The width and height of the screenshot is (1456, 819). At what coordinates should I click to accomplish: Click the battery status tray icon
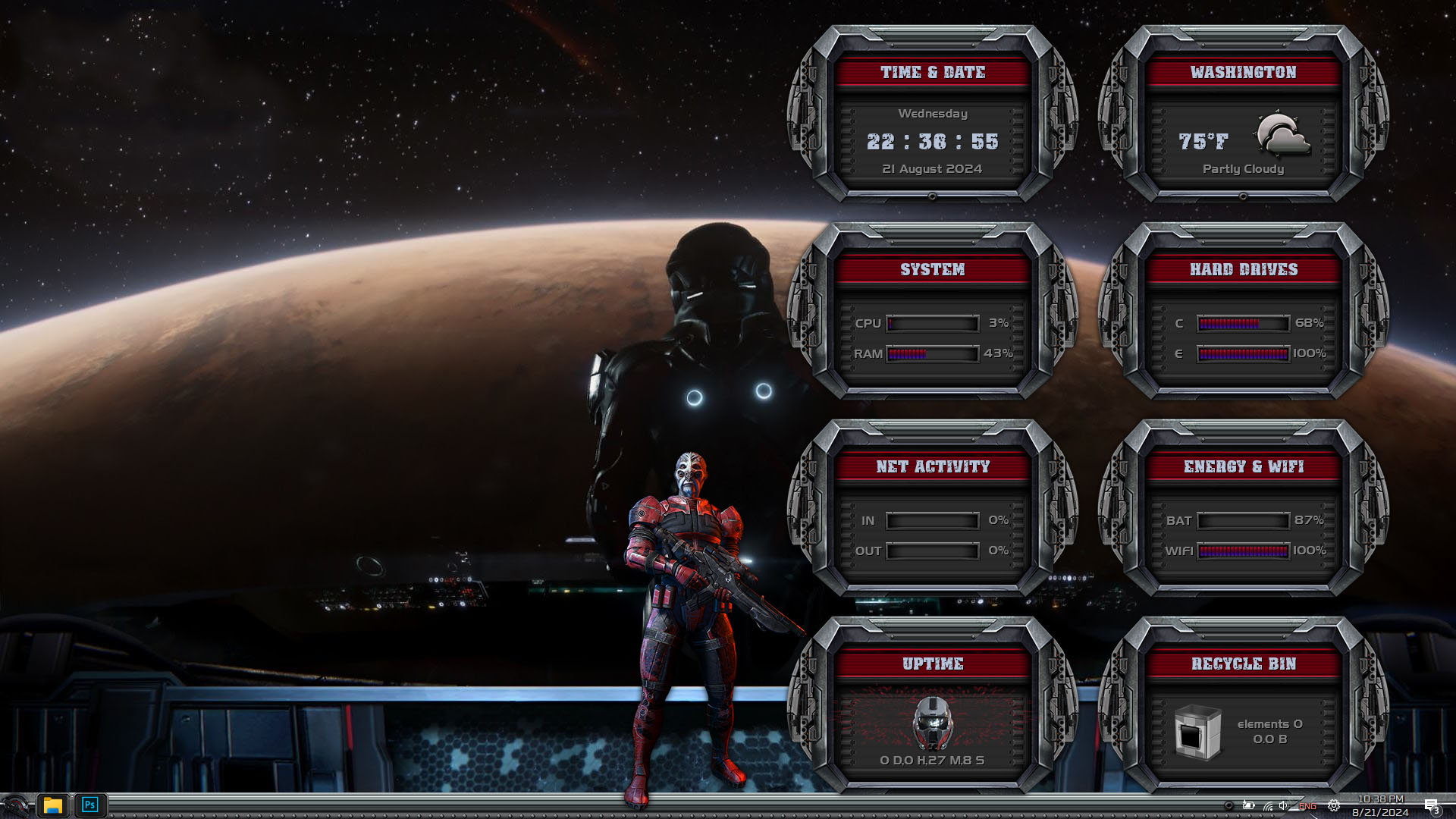click(1248, 805)
